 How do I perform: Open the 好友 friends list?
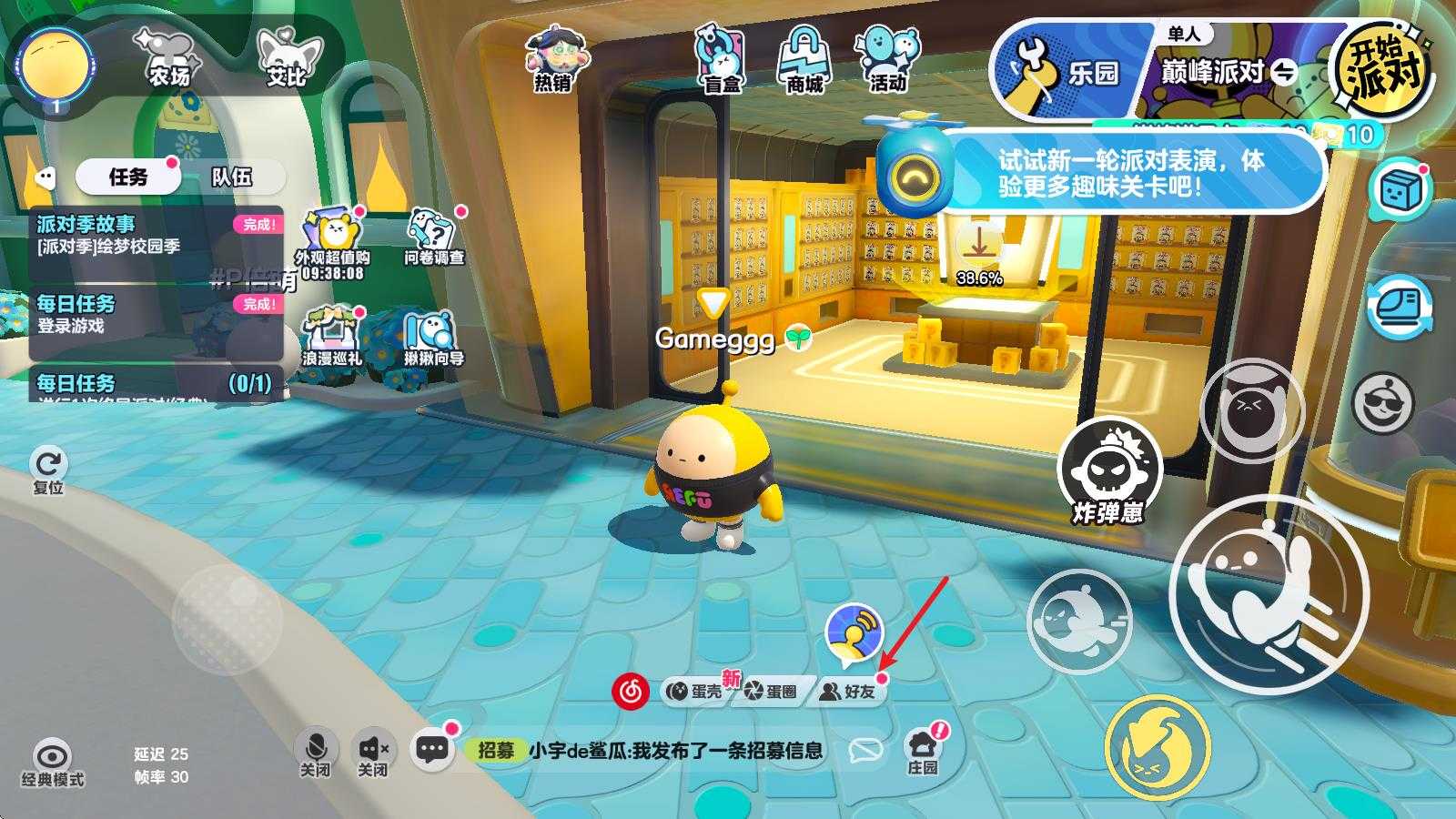pyautogui.click(x=848, y=692)
